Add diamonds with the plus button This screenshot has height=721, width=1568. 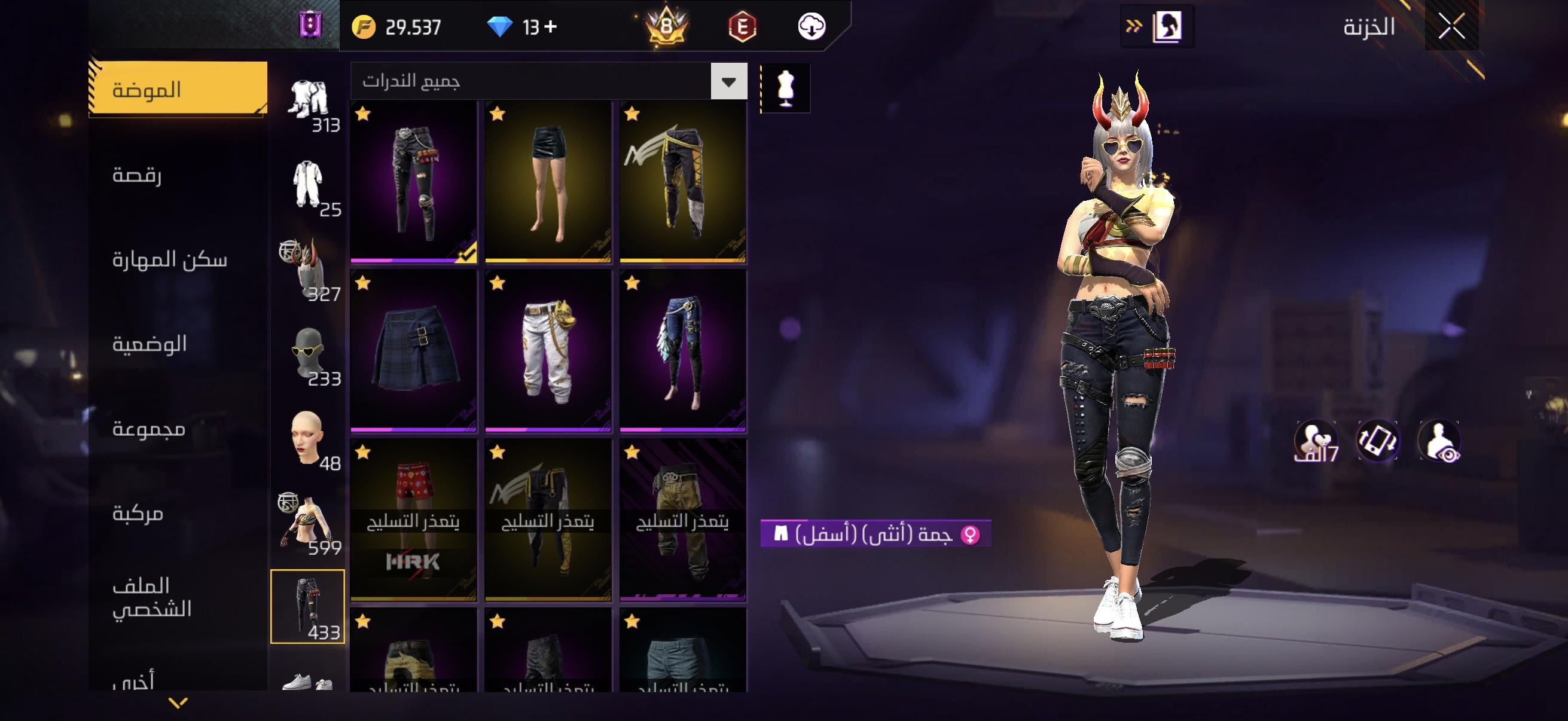pos(550,27)
